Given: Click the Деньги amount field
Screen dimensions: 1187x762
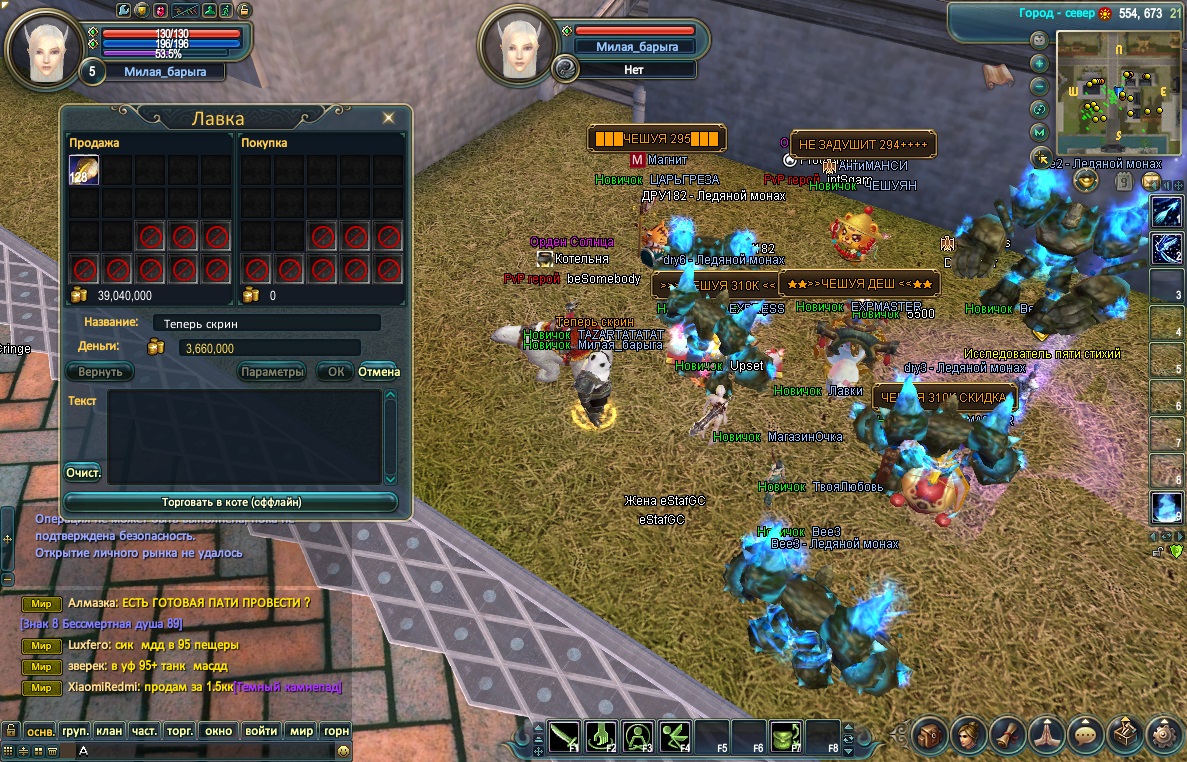Looking at the screenshot, I should coord(268,348).
